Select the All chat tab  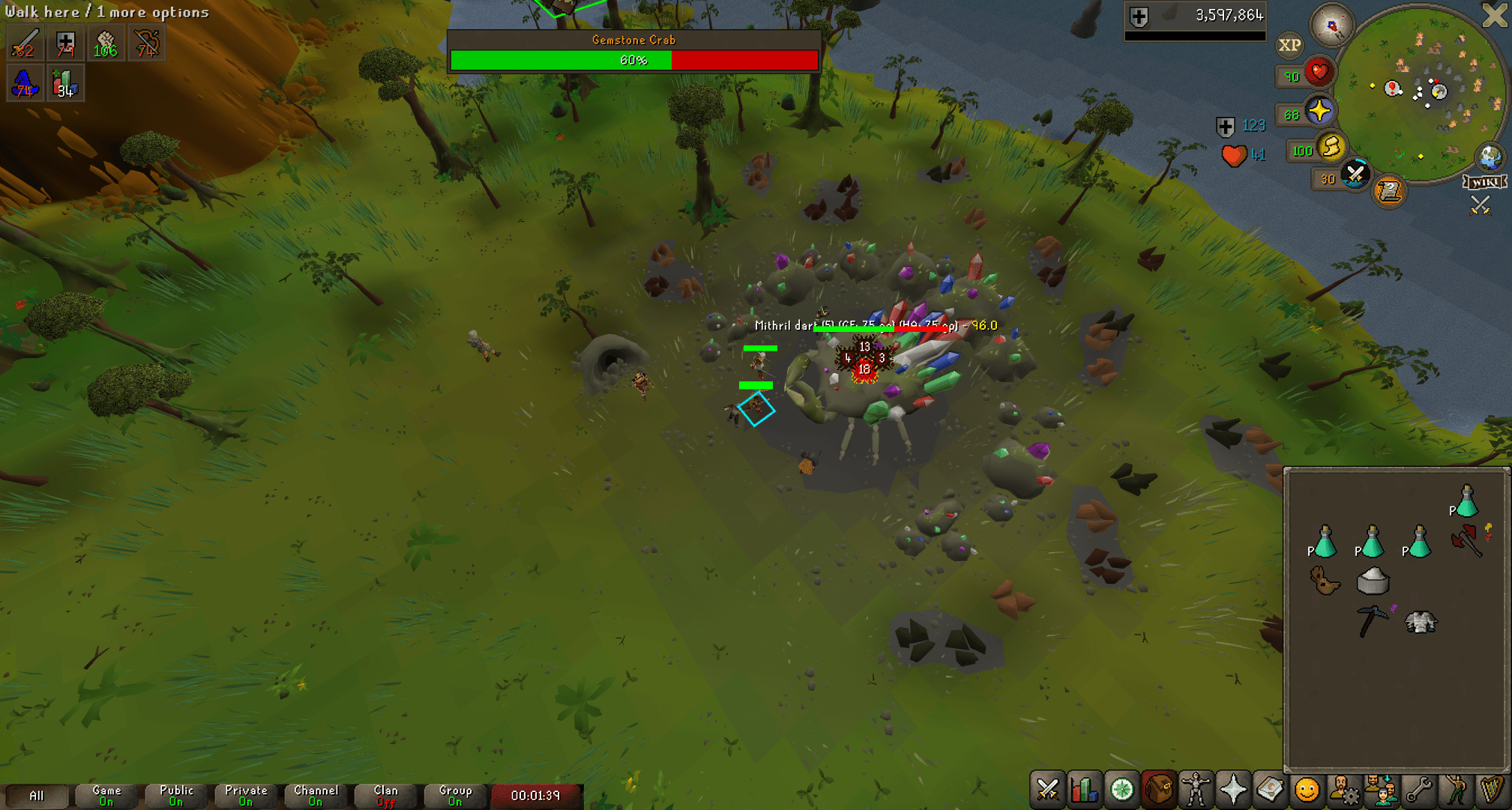37,794
